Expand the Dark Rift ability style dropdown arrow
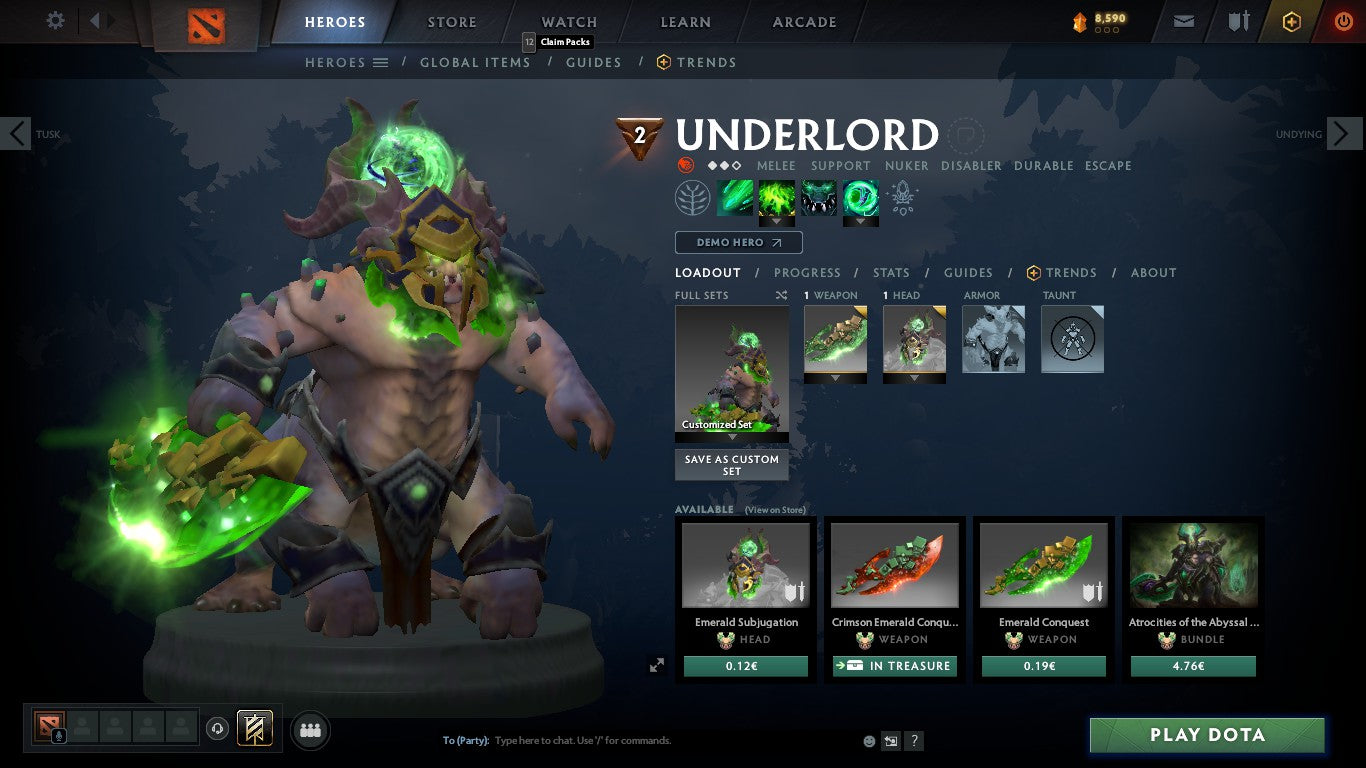The image size is (1366, 768). click(862, 220)
